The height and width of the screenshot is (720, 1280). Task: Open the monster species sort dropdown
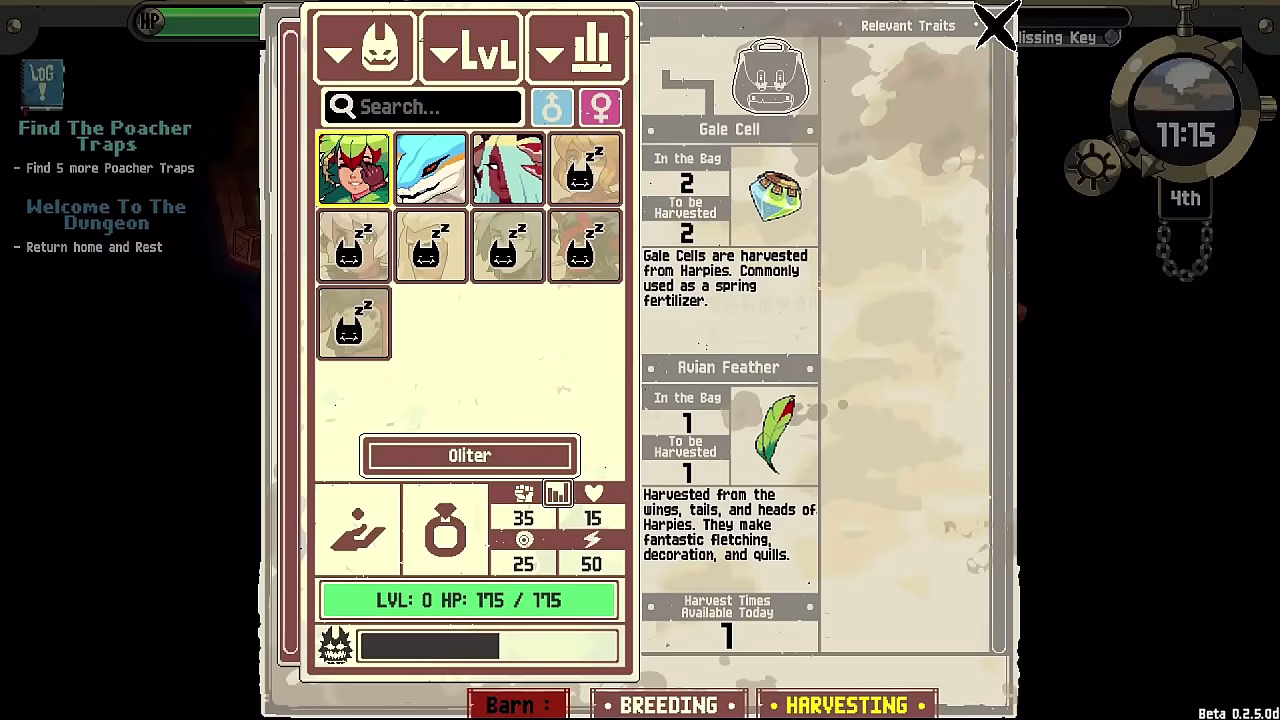pos(365,48)
